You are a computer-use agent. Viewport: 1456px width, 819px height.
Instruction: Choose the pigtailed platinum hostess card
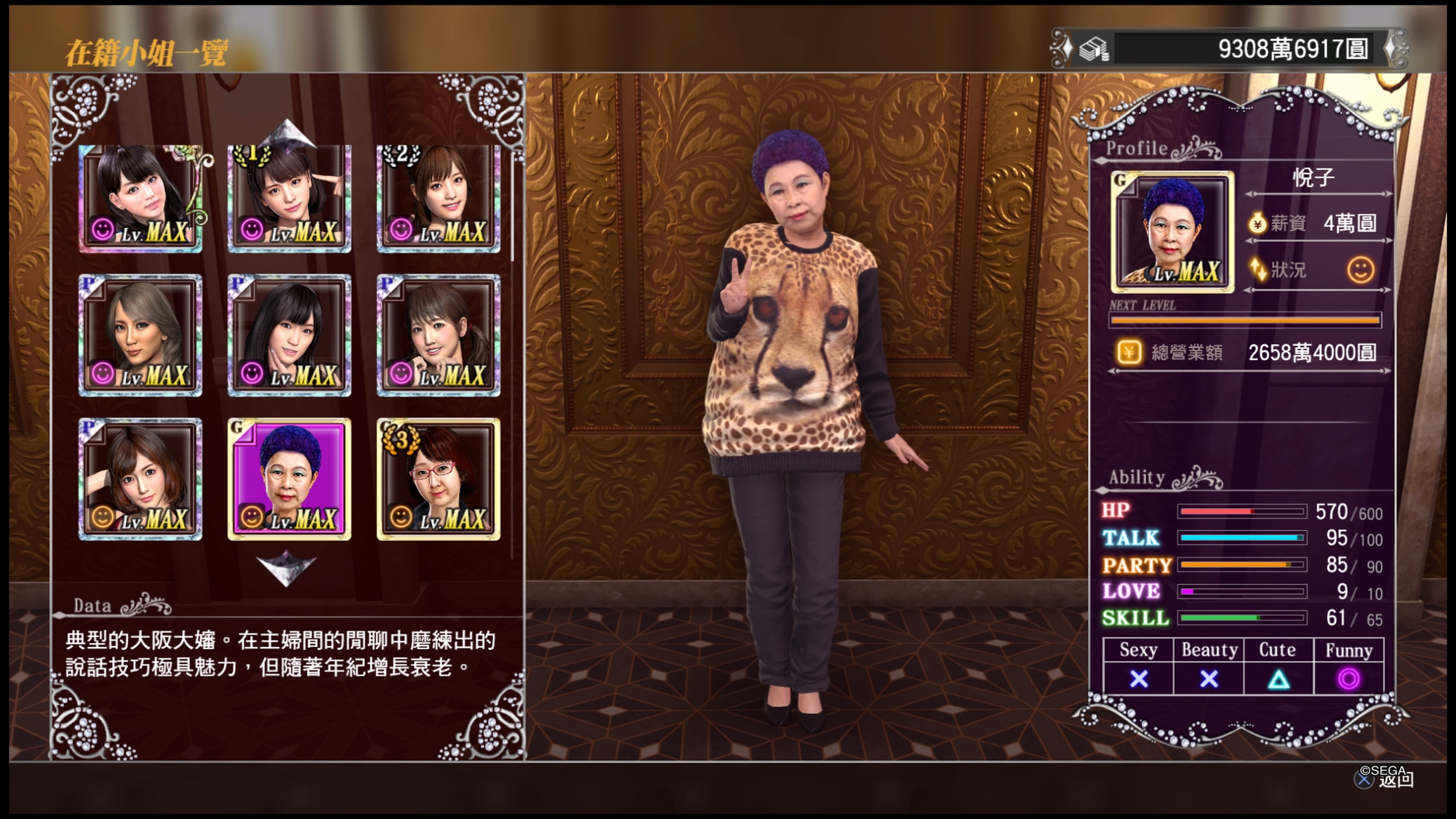pyautogui.click(x=438, y=335)
